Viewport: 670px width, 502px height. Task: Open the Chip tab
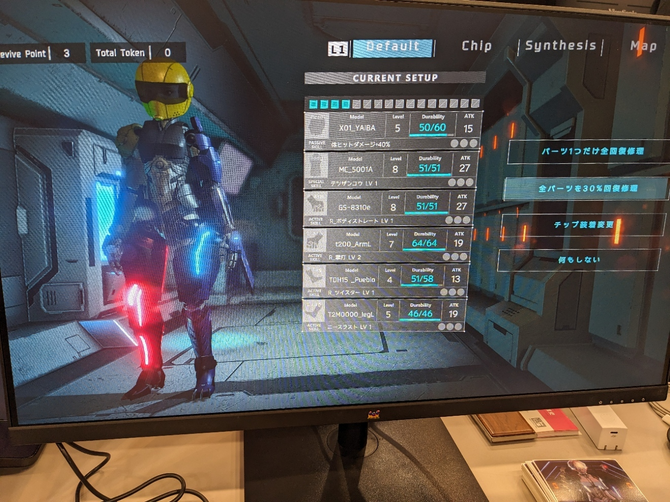pyautogui.click(x=476, y=46)
